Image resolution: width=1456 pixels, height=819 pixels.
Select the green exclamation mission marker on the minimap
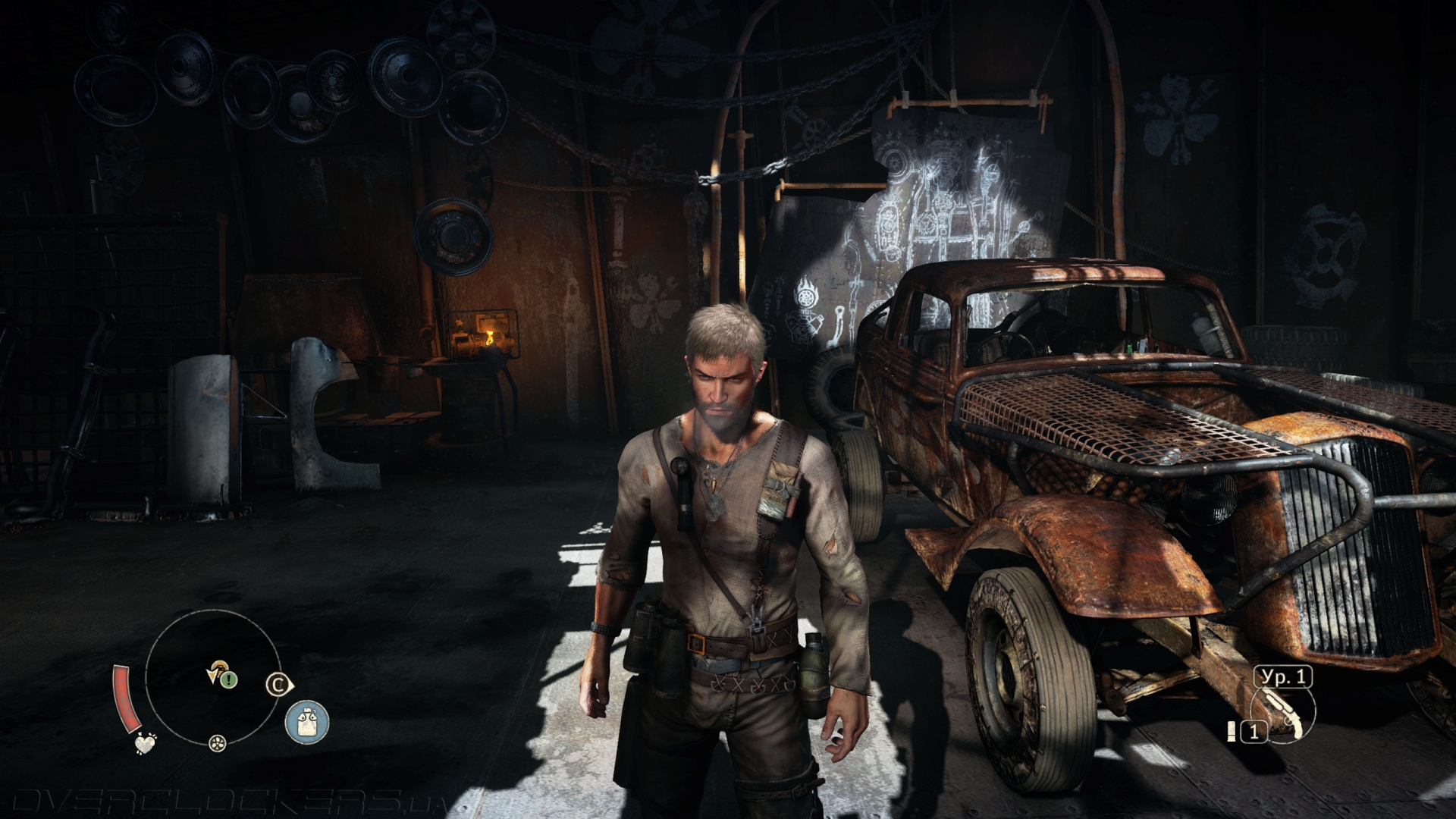coord(228,681)
